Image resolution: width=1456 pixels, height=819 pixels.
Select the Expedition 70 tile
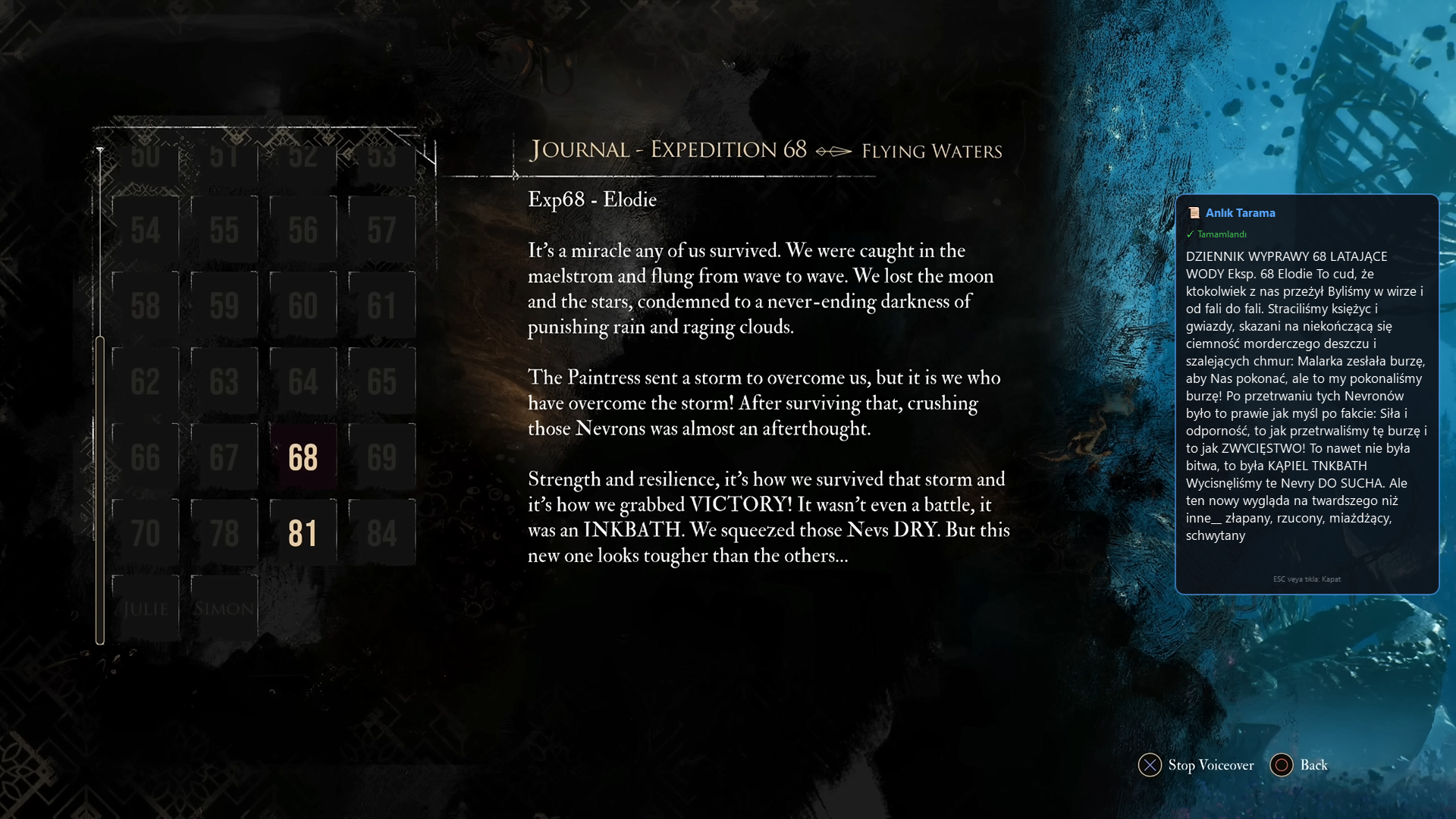click(x=145, y=533)
